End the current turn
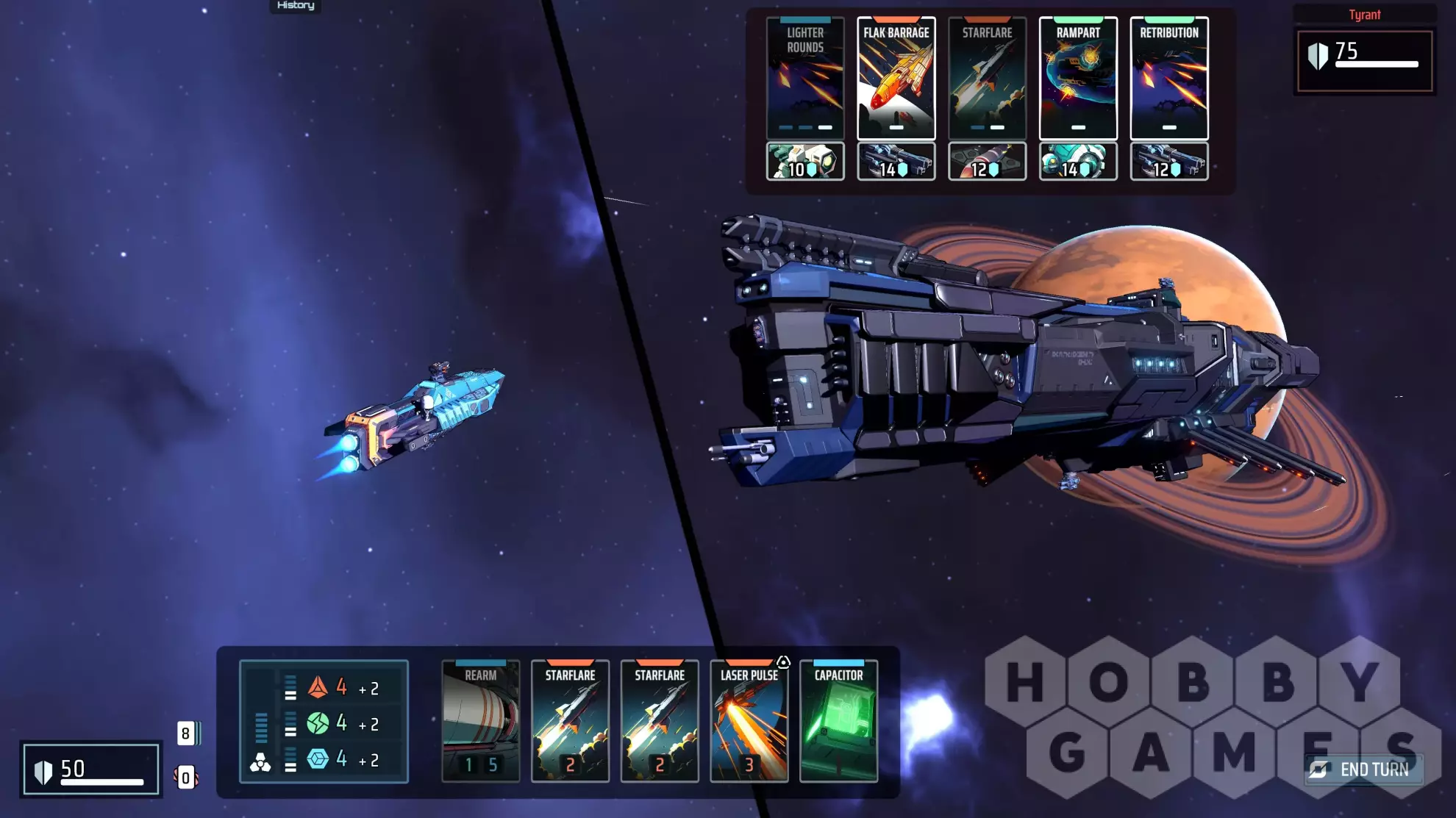 coord(1364,769)
